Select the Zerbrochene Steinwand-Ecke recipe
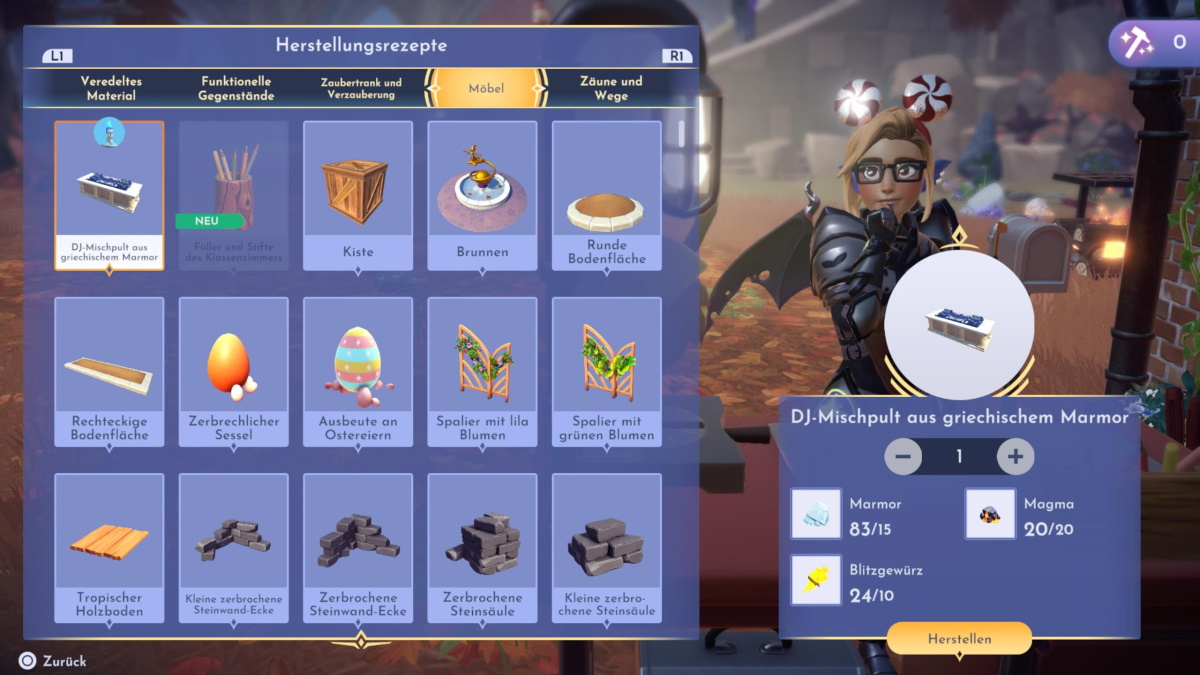 [x=358, y=547]
